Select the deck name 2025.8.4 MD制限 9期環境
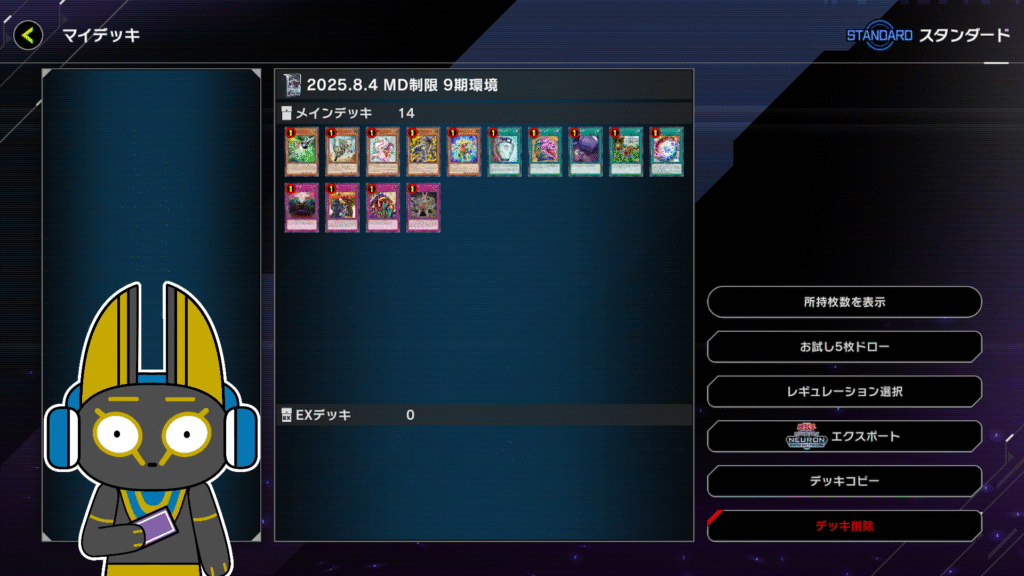 point(402,85)
